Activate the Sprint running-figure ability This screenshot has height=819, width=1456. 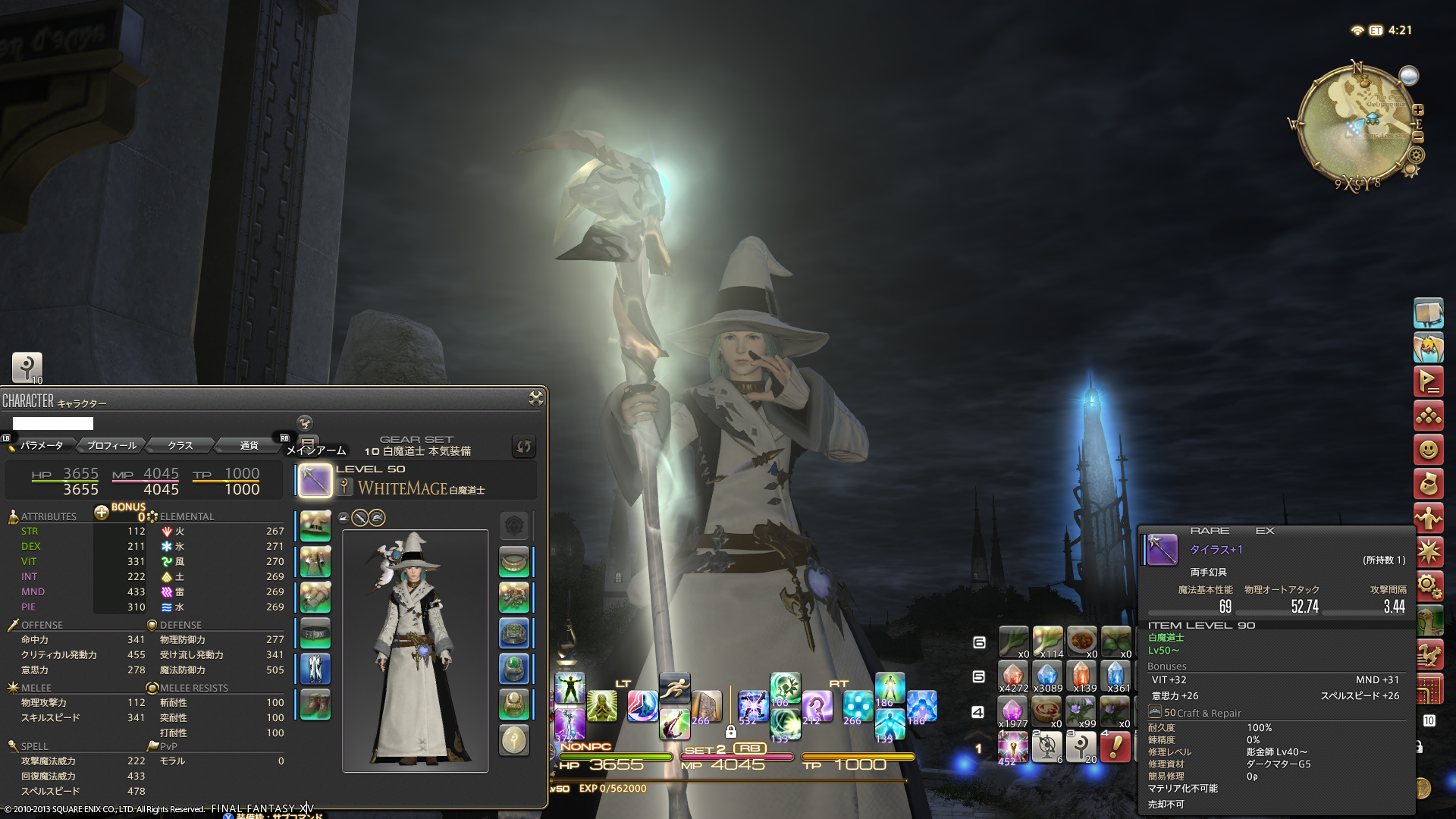pos(674,688)
